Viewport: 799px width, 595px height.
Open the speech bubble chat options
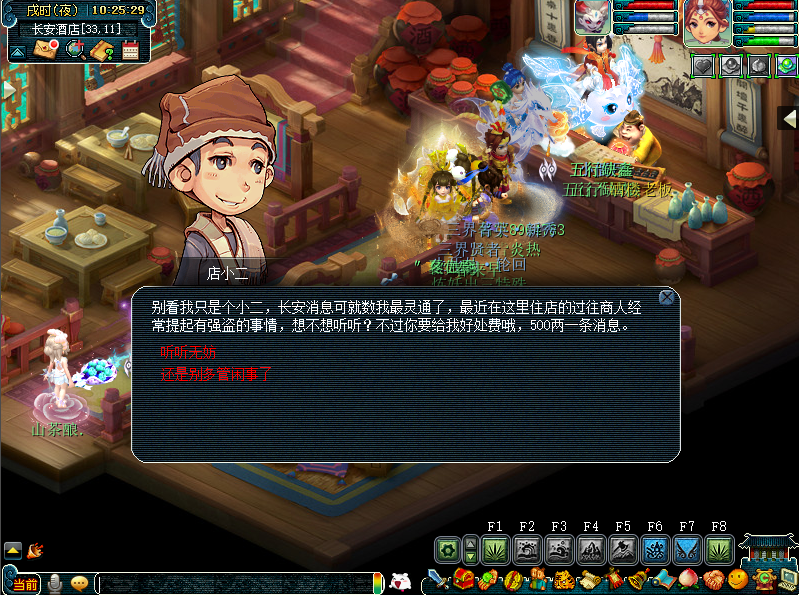[79, 583]
